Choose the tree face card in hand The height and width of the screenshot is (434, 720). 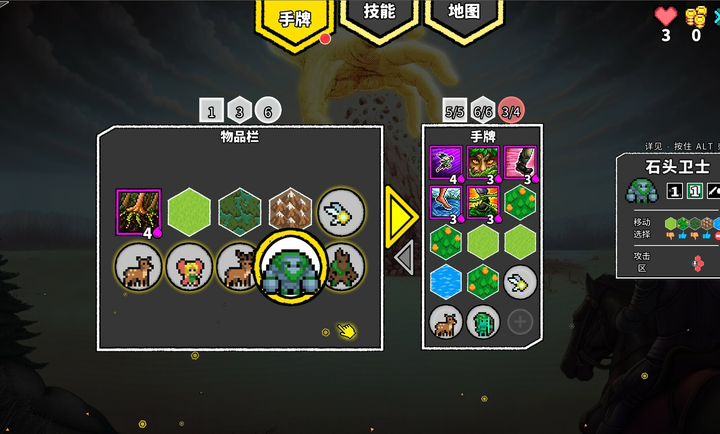point(483,162)
